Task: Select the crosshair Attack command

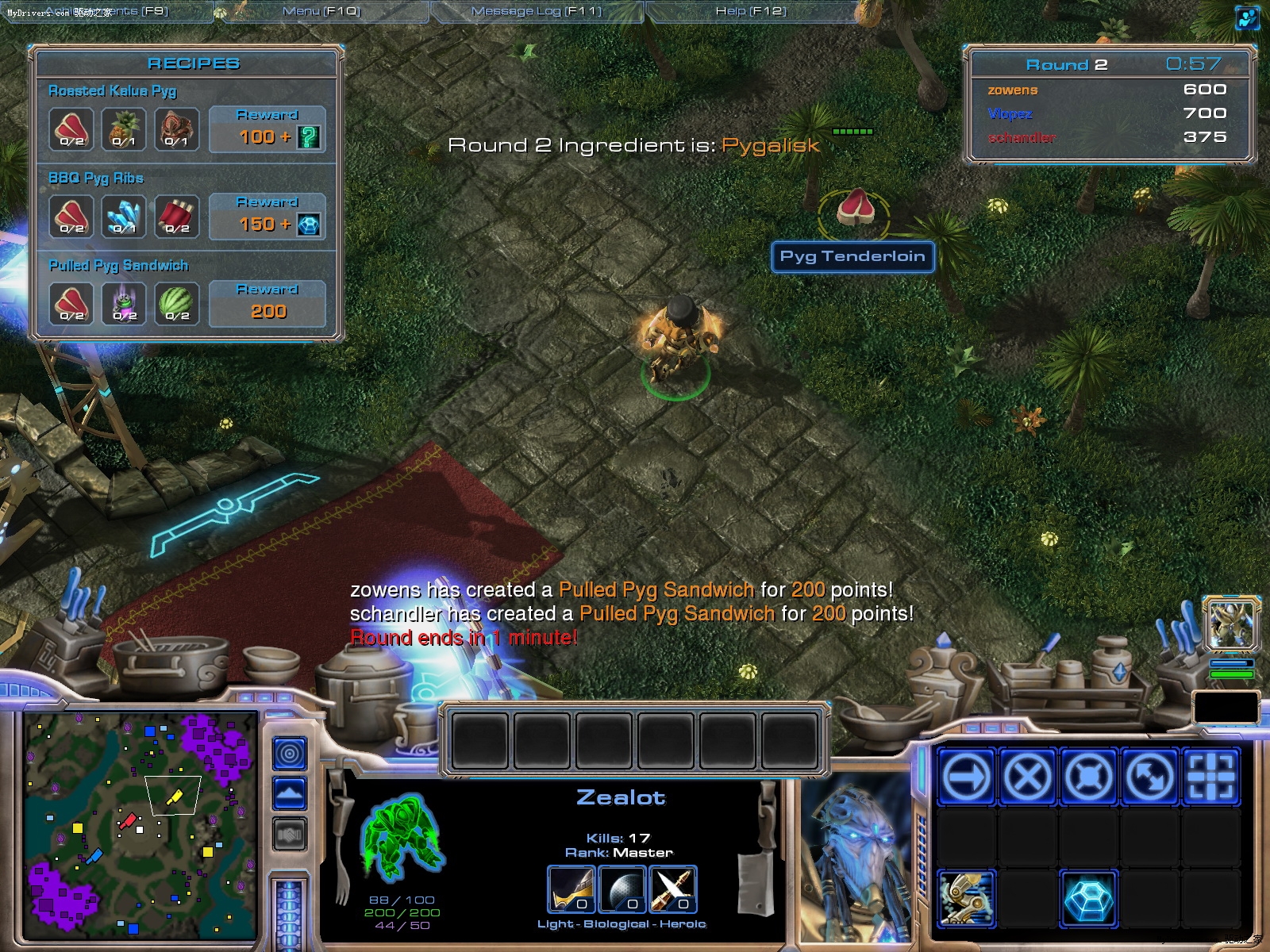Action: [x=1210, y=776]
